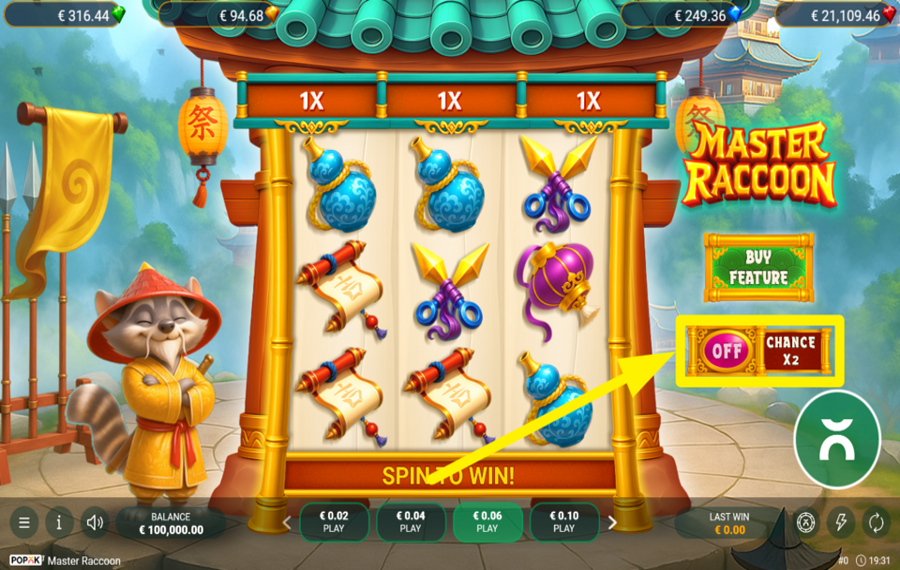Activate the lightning bolt turbo mode
Viewport: 900px width, 570px height.
841,522
